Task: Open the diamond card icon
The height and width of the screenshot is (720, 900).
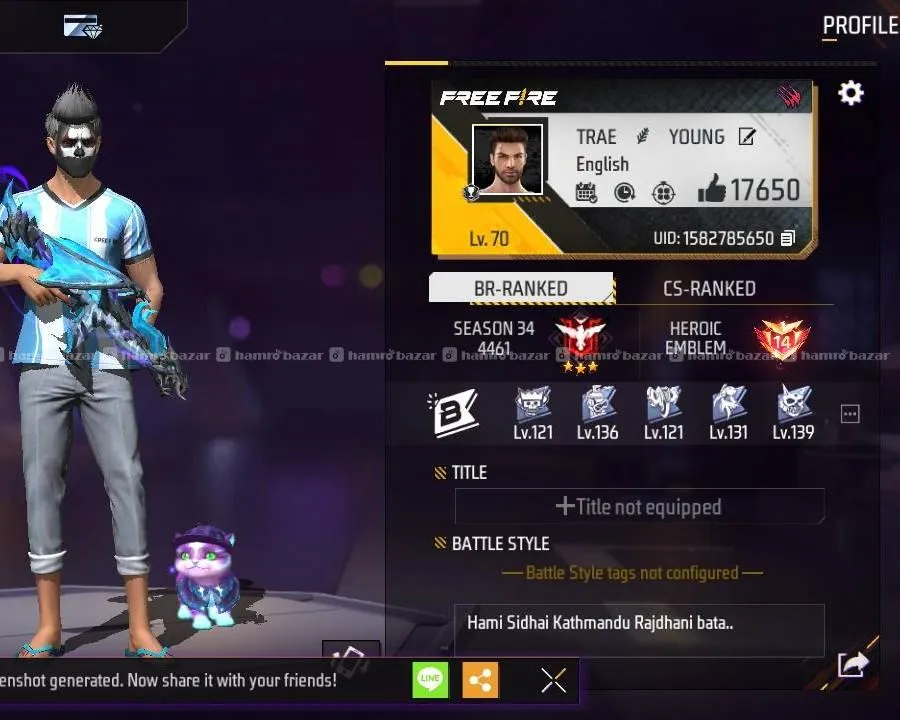Action: tap(81, 26)
